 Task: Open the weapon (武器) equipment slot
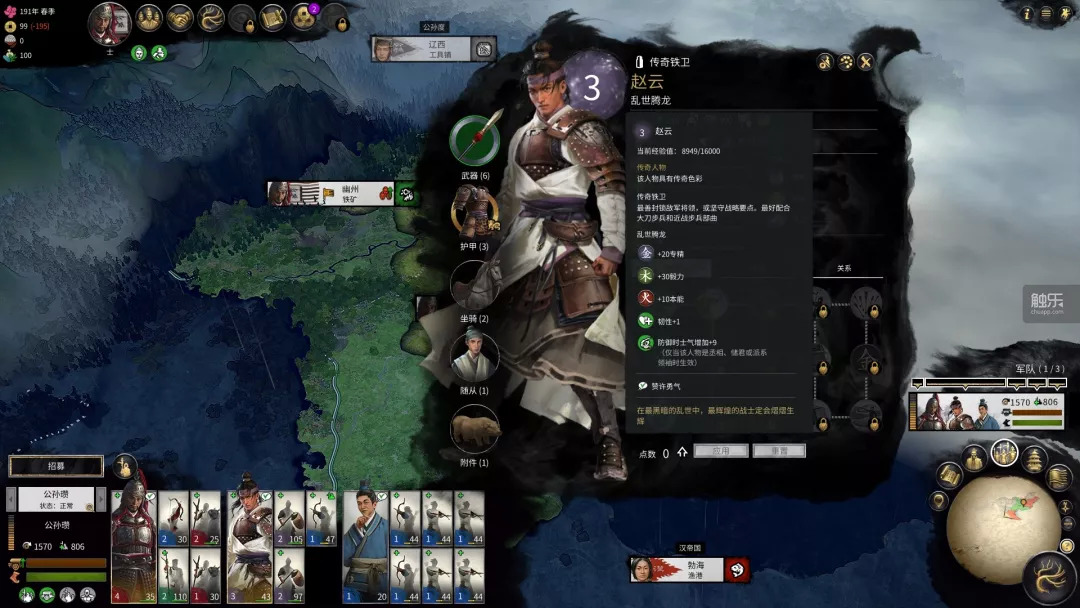click(x=475, y=142)
